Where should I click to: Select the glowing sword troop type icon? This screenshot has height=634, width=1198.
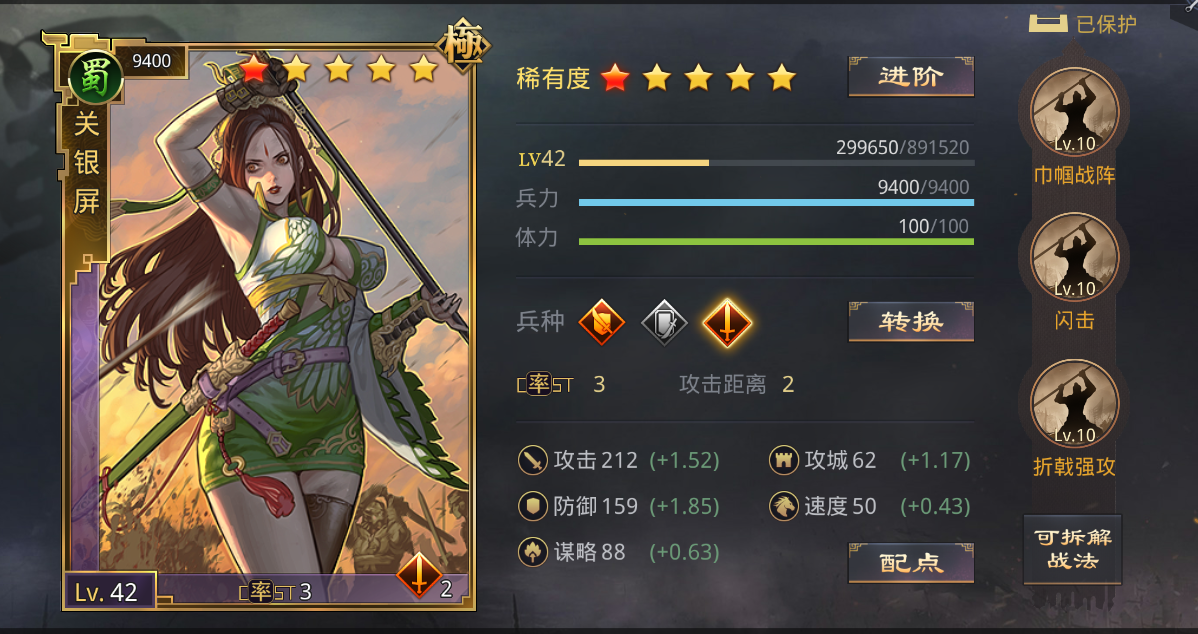[727, 322]
